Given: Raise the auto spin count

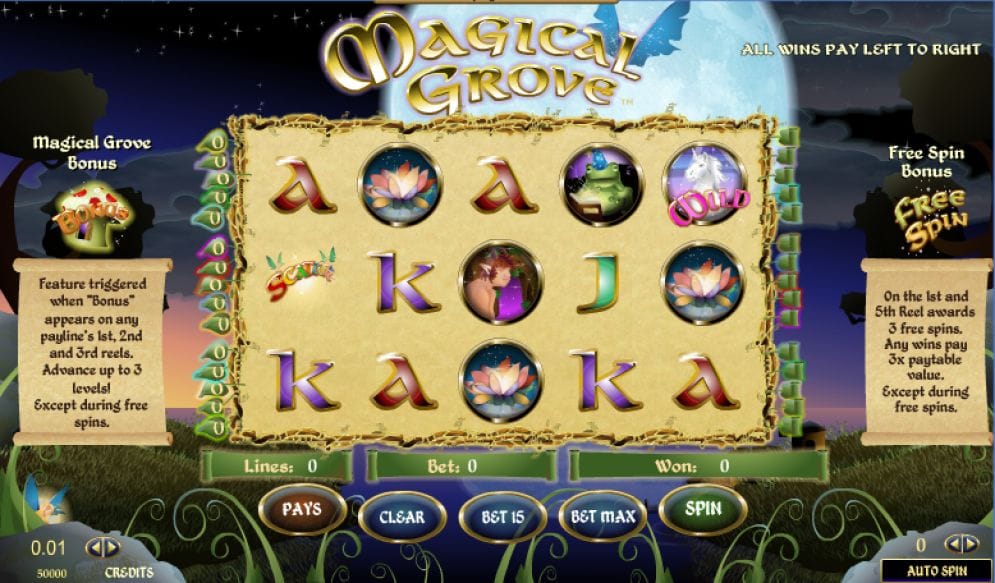Looking at the screenshot, I should tap(969, 544).
